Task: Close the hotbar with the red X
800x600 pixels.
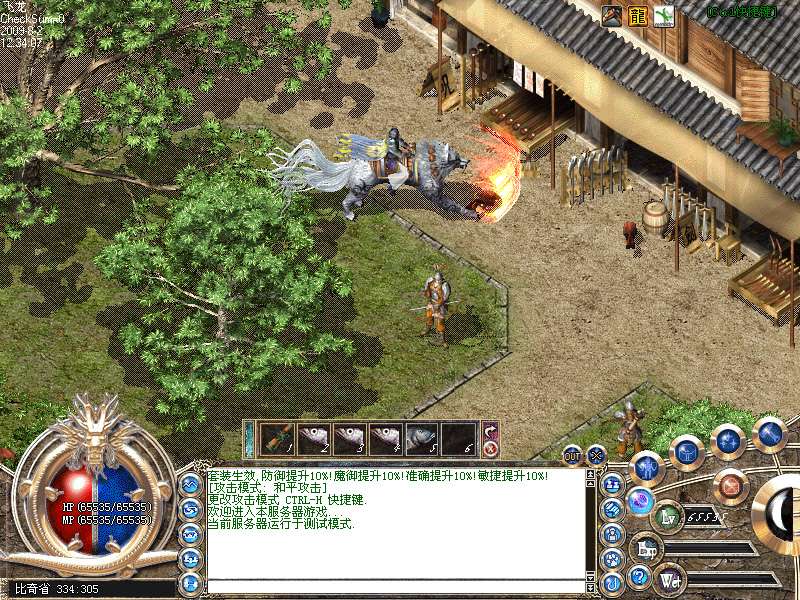Action: [x=490, y=450]
